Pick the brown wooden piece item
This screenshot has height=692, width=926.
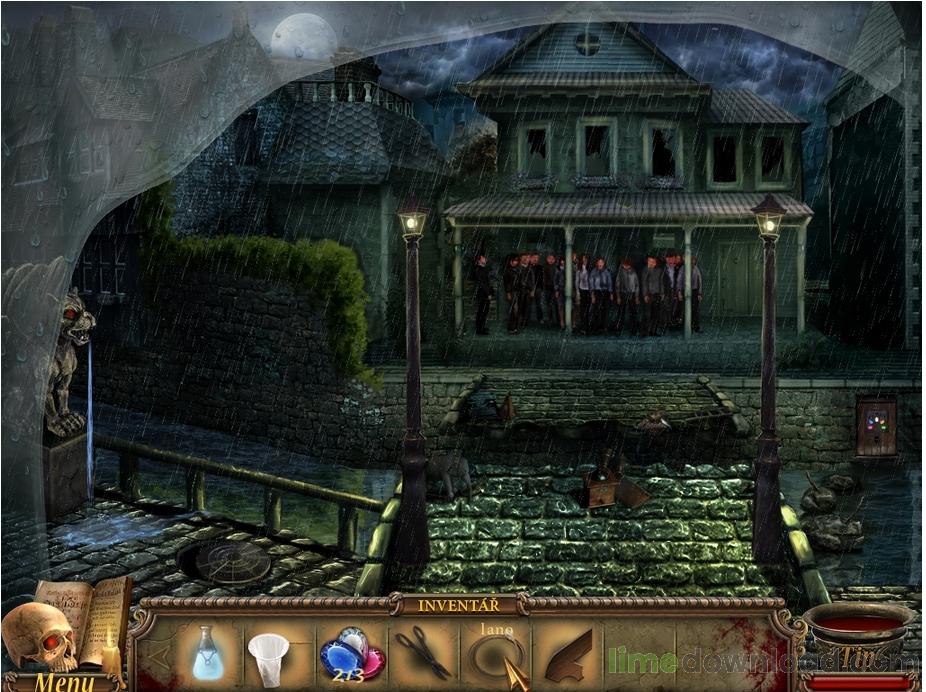point(569,655)
